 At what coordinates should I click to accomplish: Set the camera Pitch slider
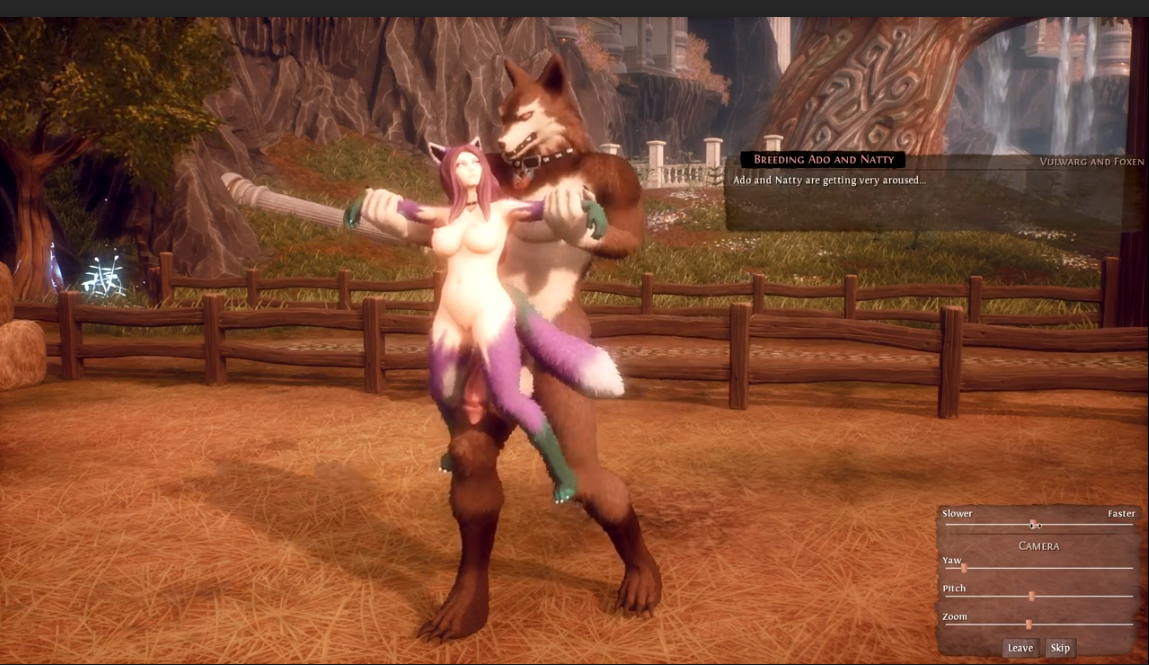click(1031, 596)
